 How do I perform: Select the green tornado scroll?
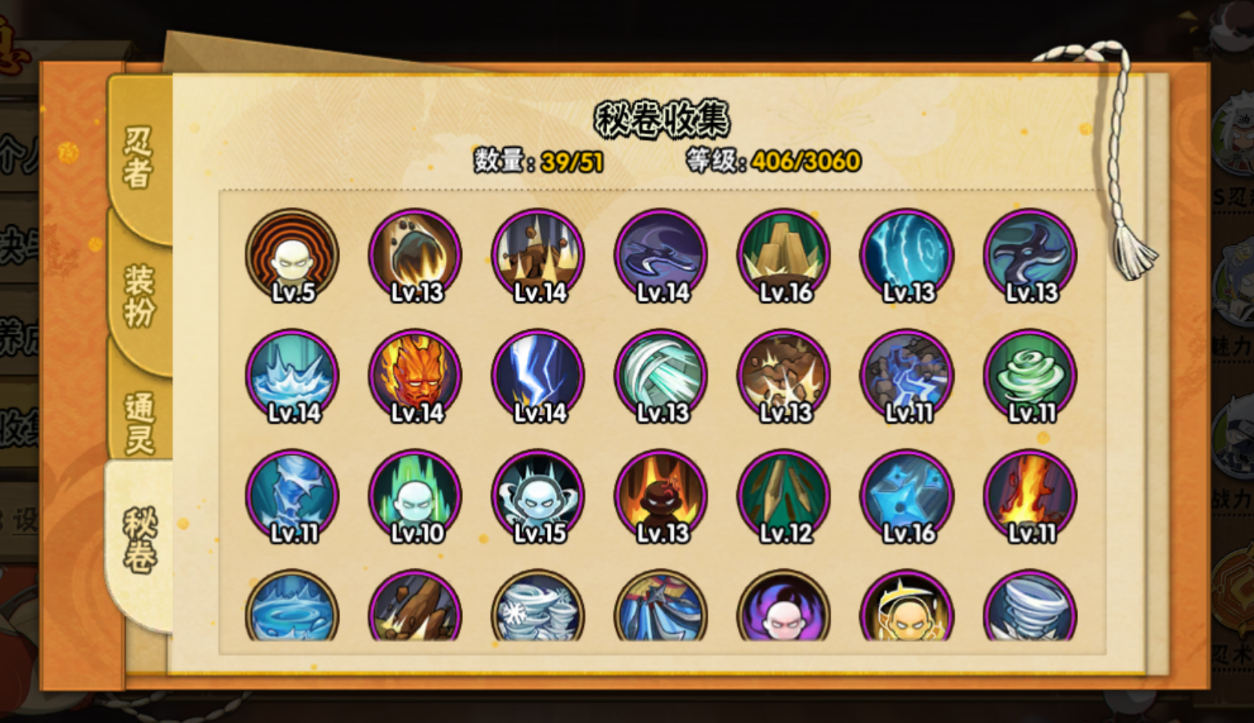[x=1031, y=376]
